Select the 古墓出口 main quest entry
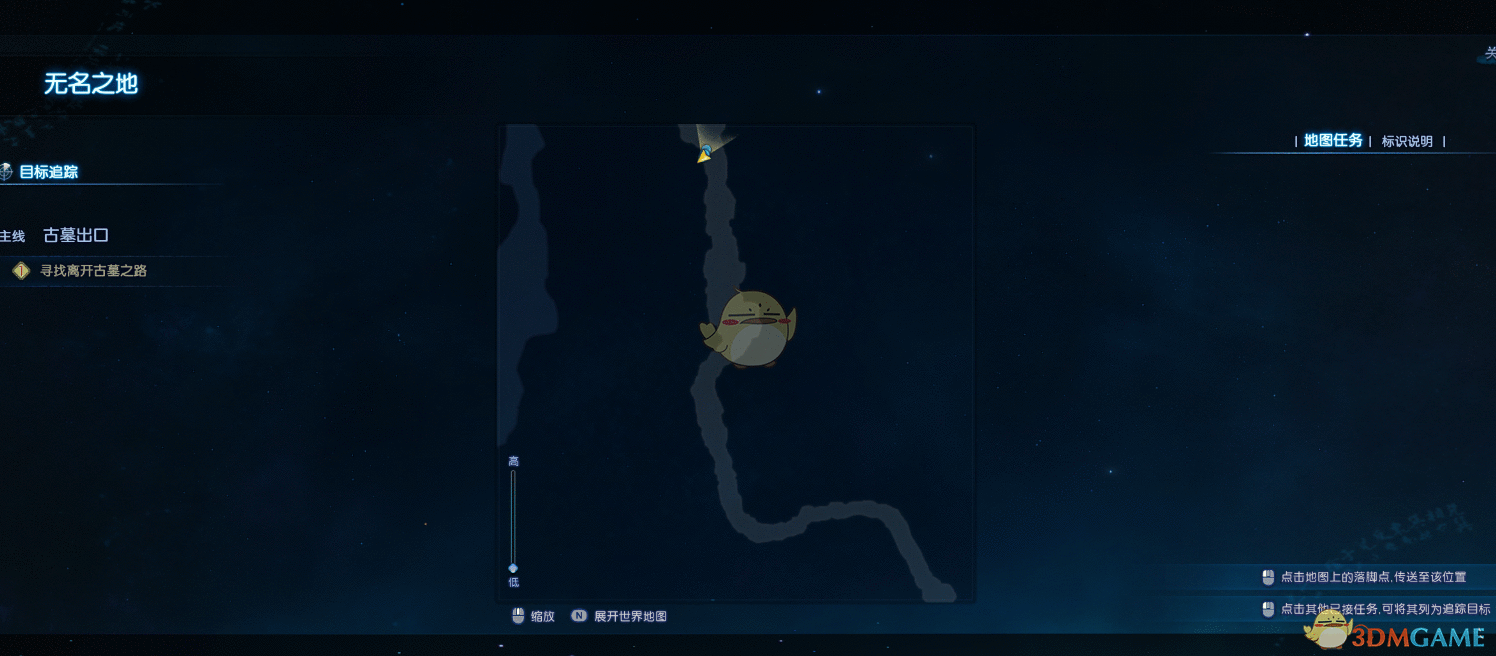The height and width of the screenshot is (656, 1496). click(x=76, y=236)
